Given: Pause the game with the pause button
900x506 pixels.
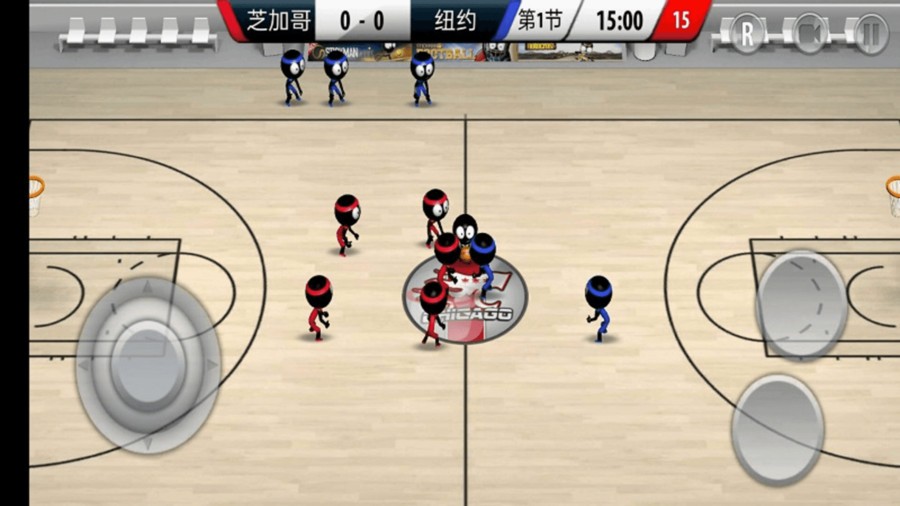Looking at the screenshot, I should pyautogui.click(x=871, y=33).
